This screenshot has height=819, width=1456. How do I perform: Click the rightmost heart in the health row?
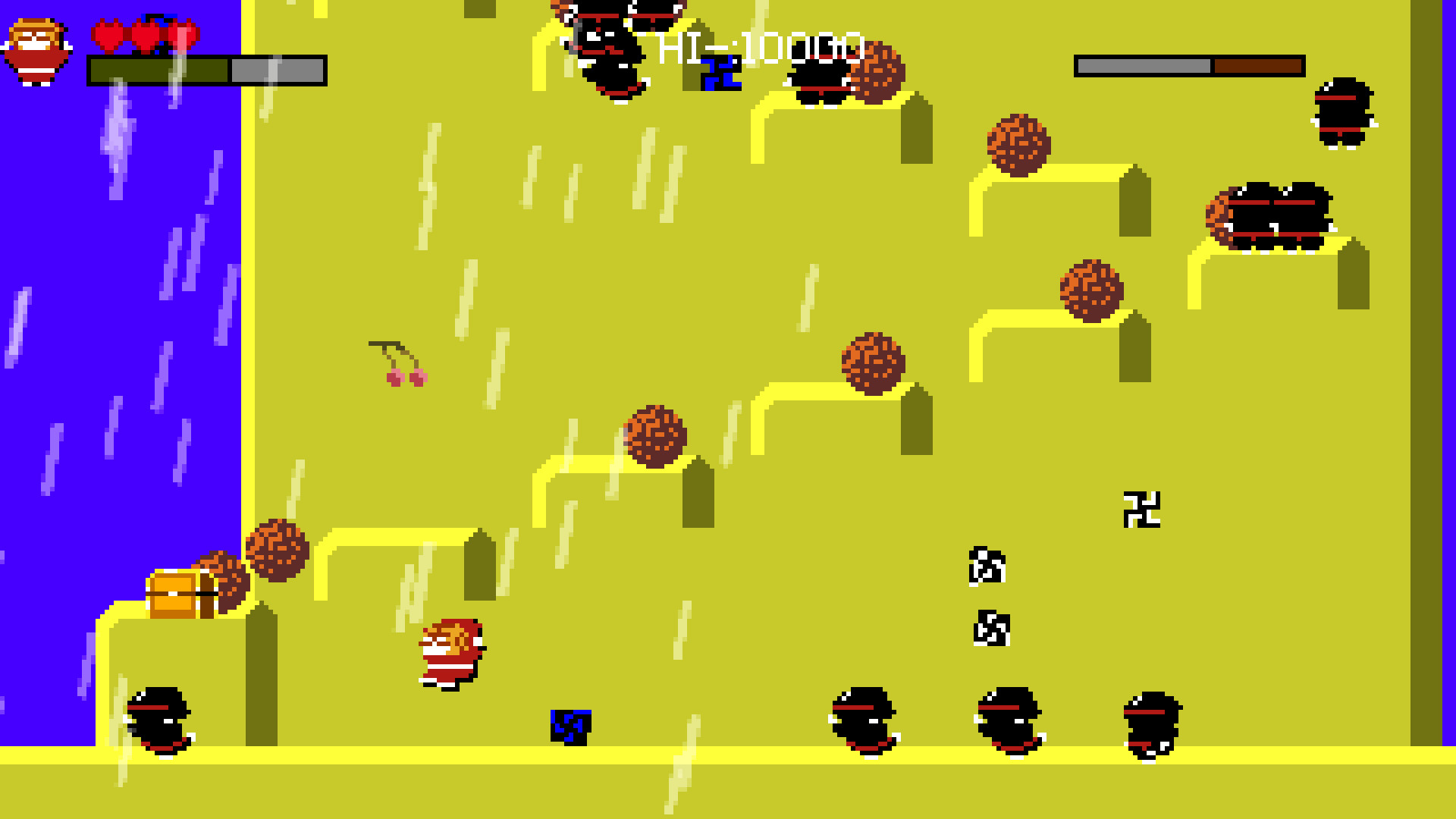tap(182, 36)
